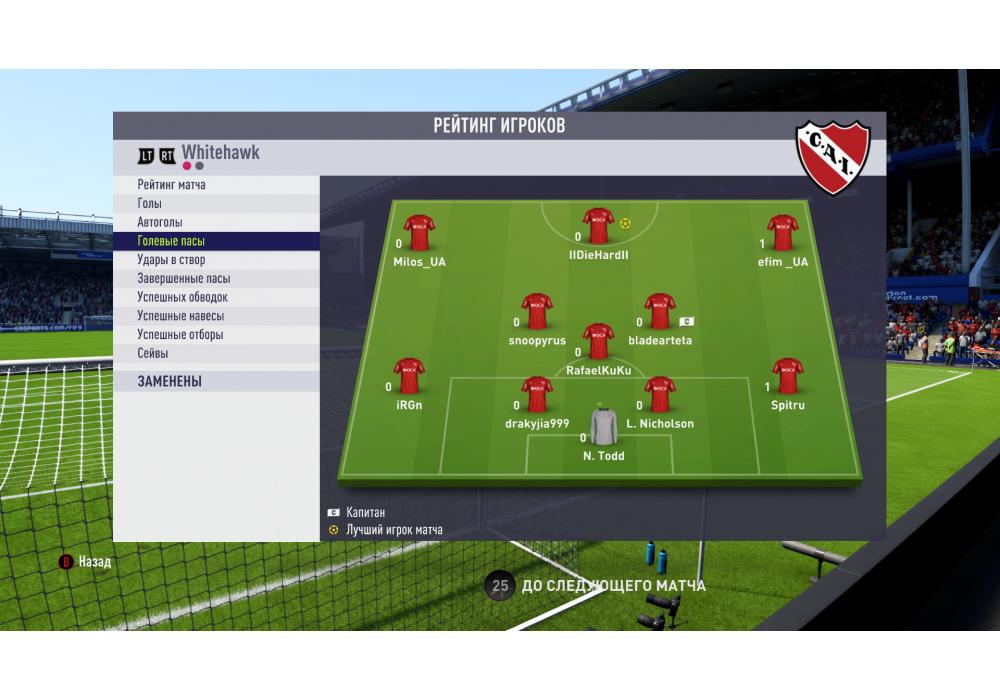Select player efim _UA on the pitch

782,233
